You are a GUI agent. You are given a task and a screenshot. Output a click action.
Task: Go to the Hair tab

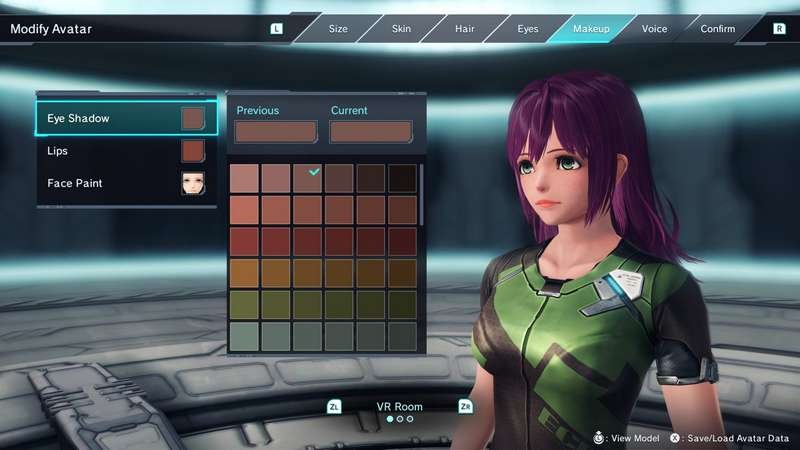point(464,29)
